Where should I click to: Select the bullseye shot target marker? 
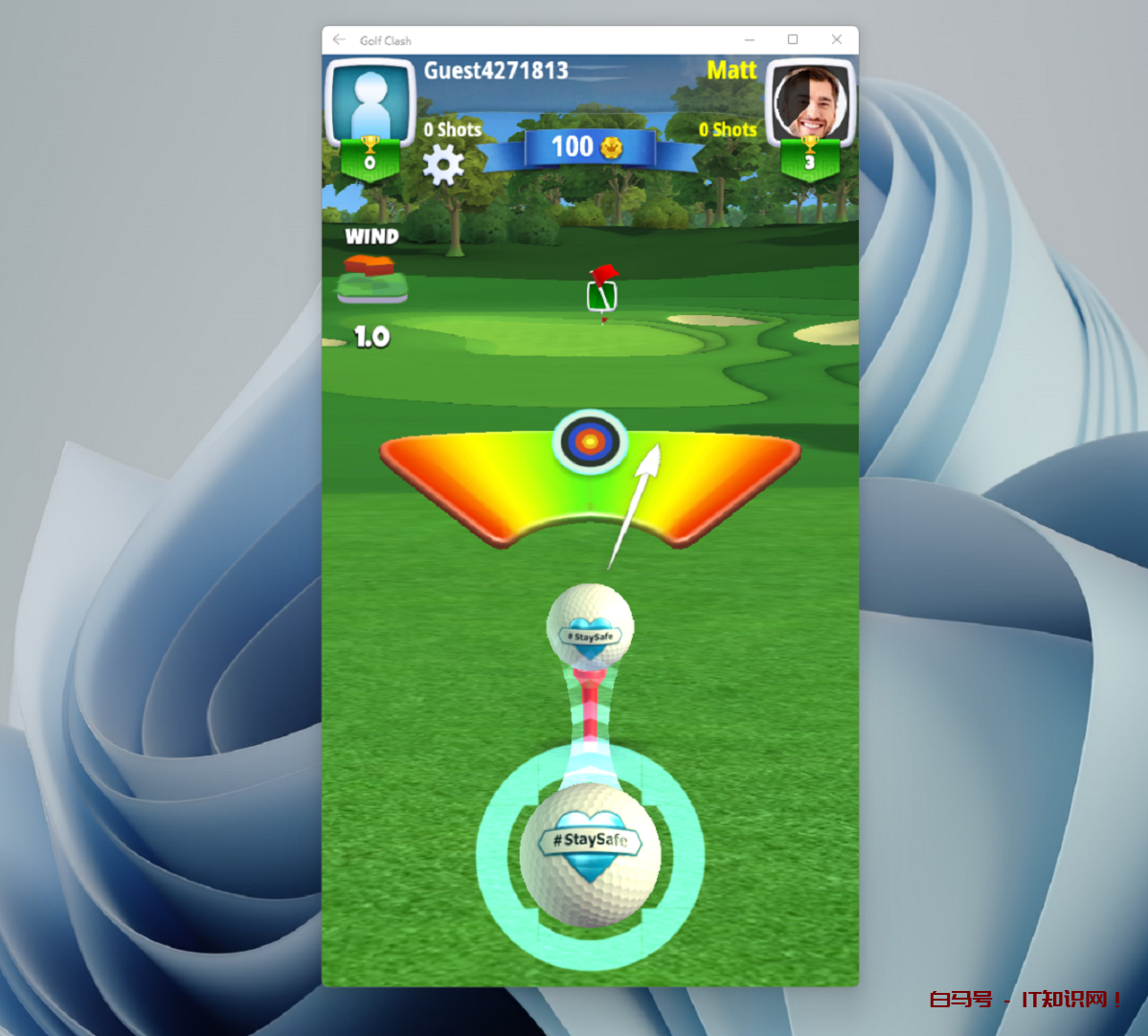click(590, 441)
